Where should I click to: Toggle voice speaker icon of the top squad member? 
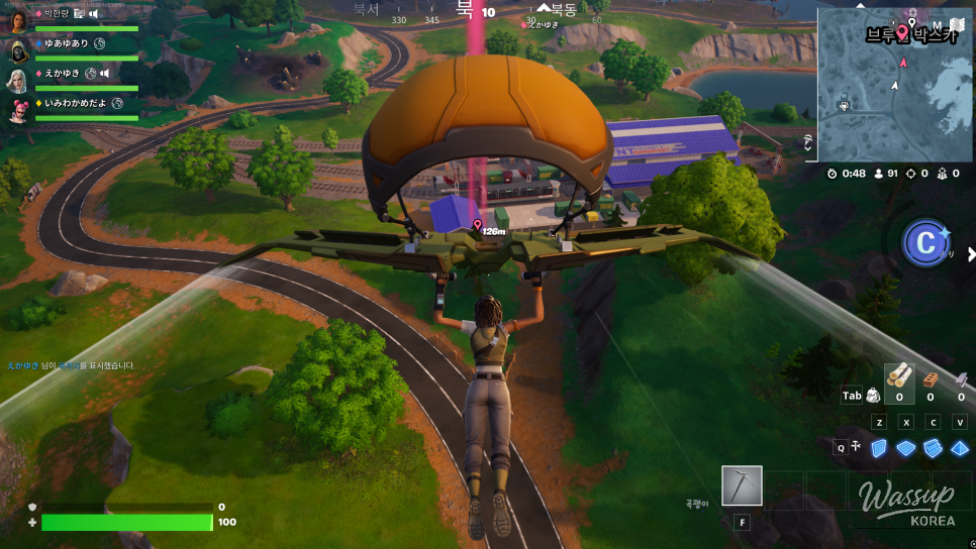coord(93,15)
